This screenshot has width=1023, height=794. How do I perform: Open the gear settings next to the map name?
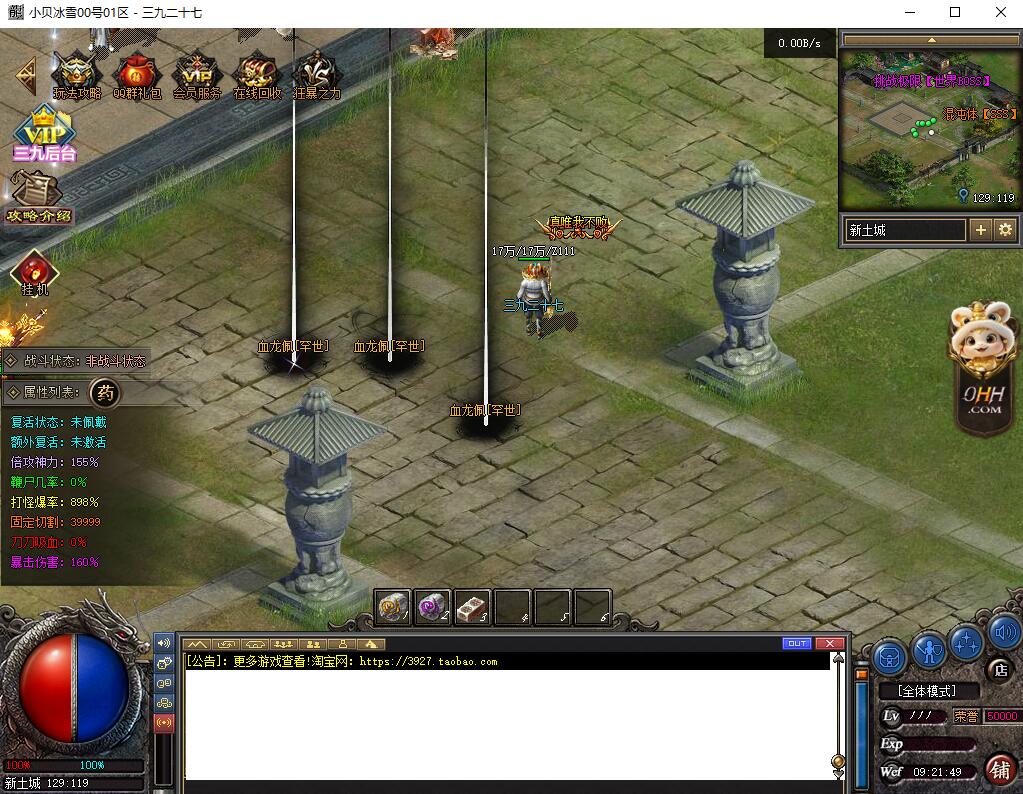(x=1005, y=230)
